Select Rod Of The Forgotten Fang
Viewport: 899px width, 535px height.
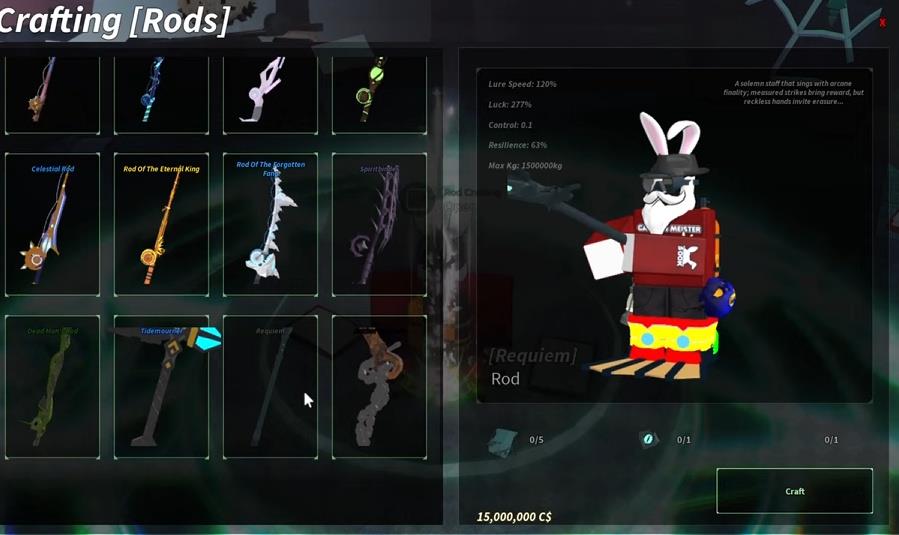coord(270,225)
